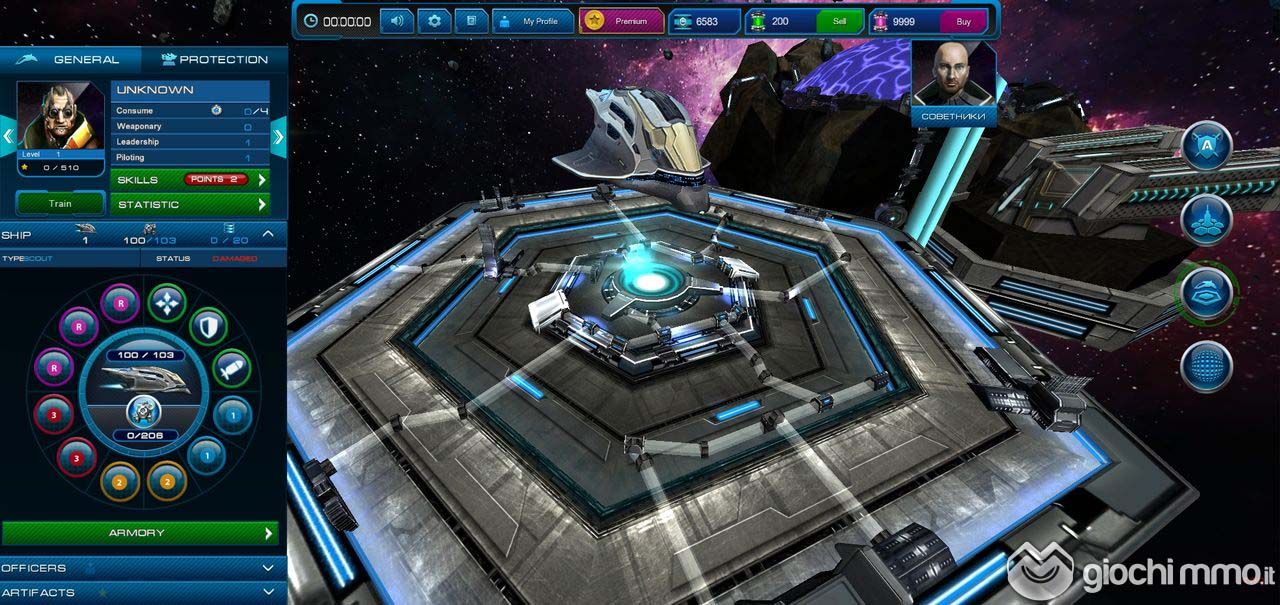Click the green Train button
Viewport: 1280px width, 605px height.
tap(60, 204)
